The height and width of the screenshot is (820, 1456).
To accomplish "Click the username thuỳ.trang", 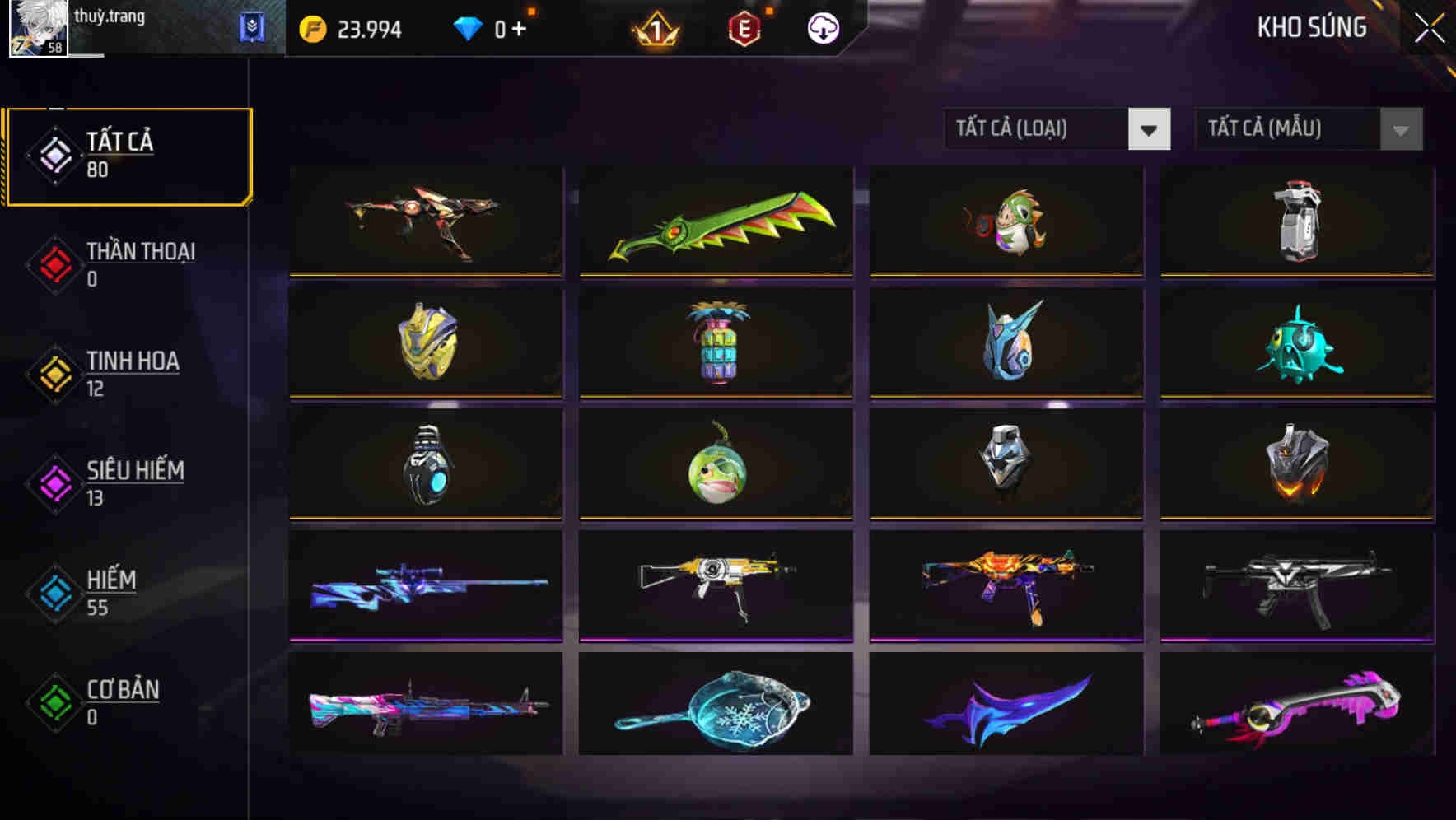I will (107, 16).
